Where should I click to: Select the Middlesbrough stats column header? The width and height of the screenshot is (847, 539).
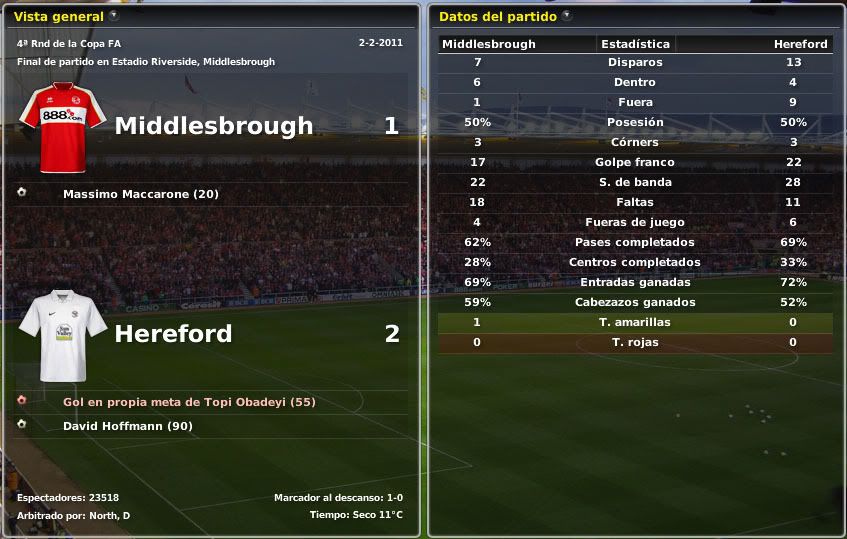click(489, 44)
